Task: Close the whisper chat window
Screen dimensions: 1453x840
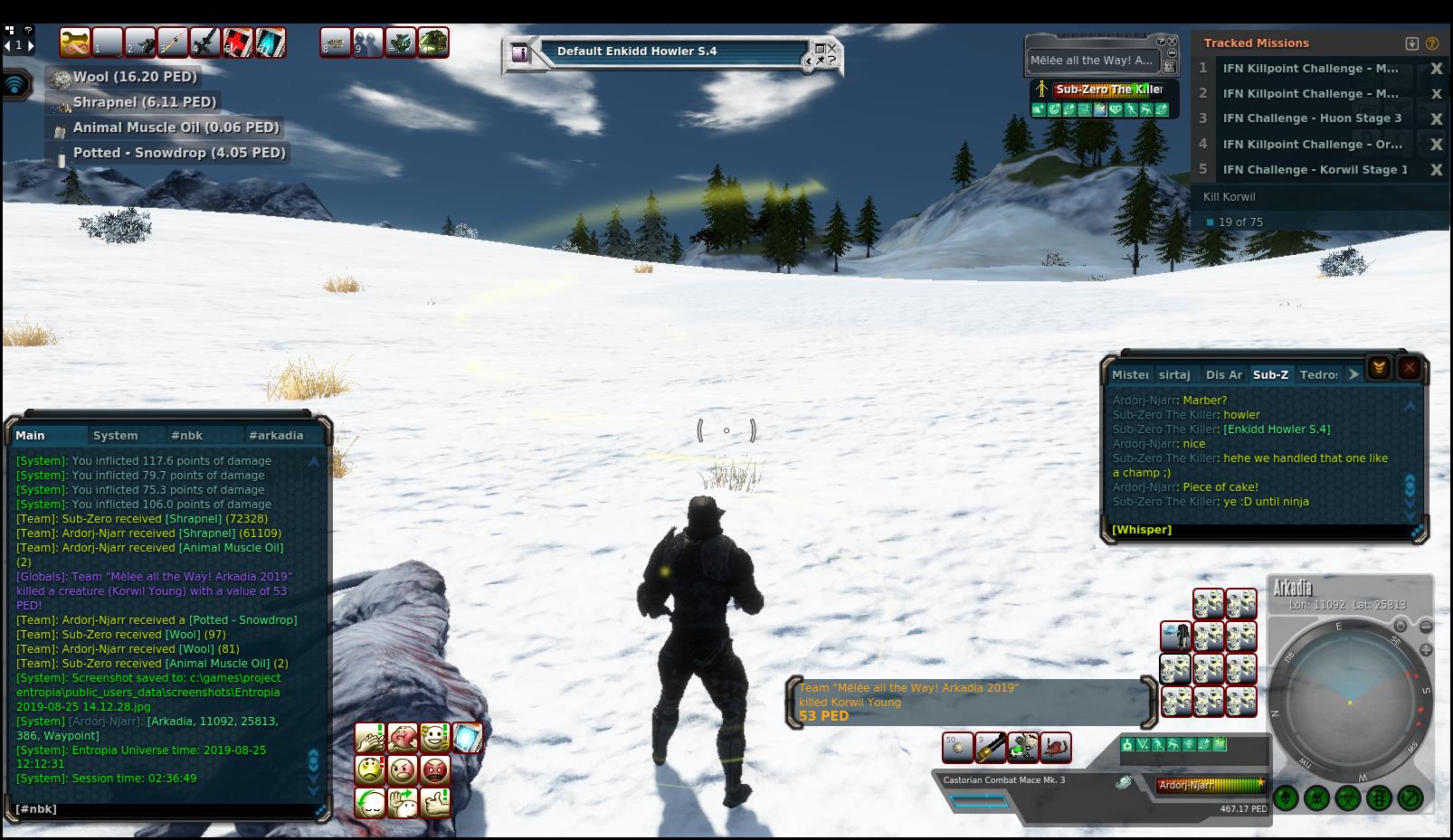Action: 1409,368
